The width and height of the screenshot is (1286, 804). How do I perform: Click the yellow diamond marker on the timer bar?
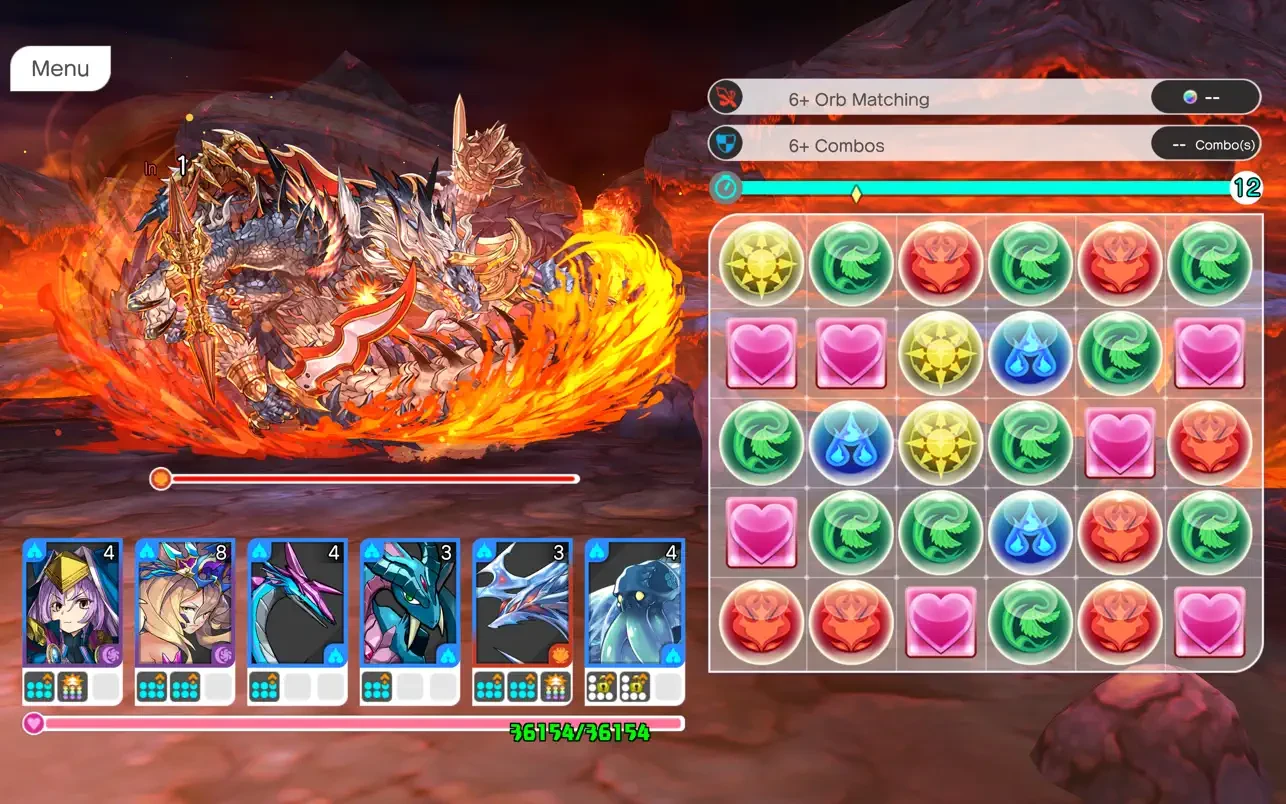click(x=855, y=194)
